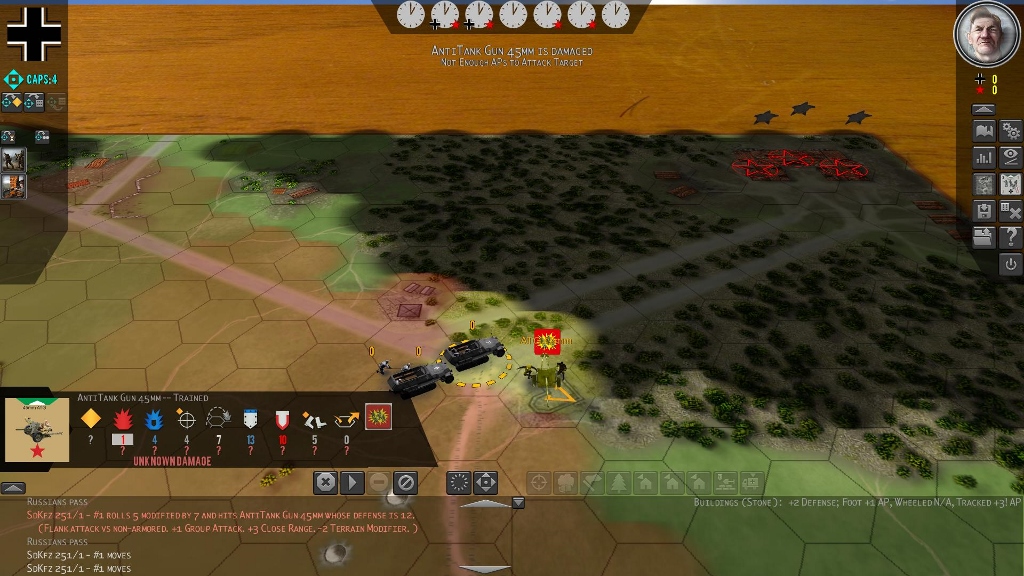Screen dimensions: 1024x576
Task: Select the AntiTank Gun 45mm unit portrait
Action: point(37,431)
